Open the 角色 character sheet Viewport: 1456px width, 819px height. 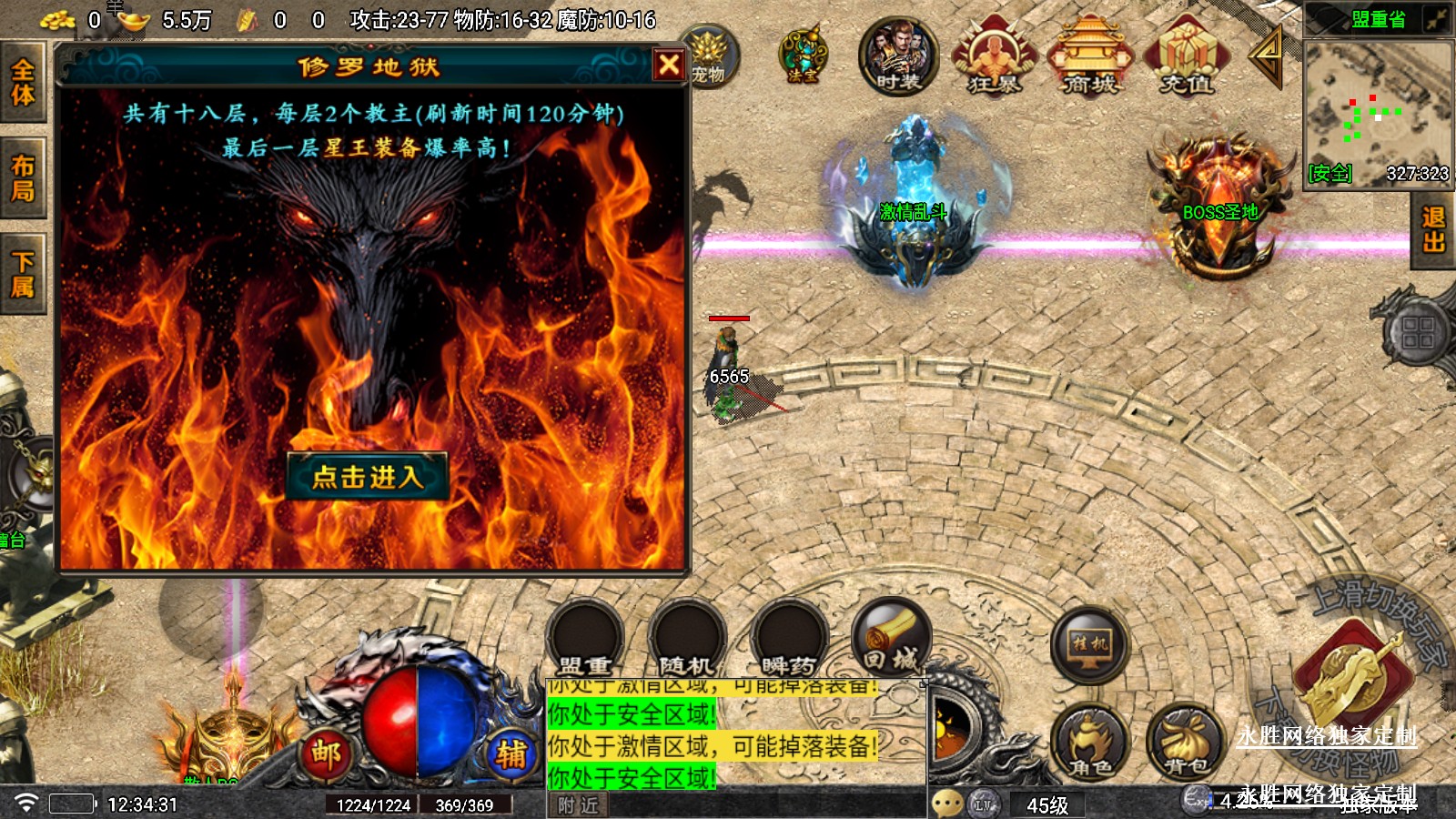(1089, 742)
